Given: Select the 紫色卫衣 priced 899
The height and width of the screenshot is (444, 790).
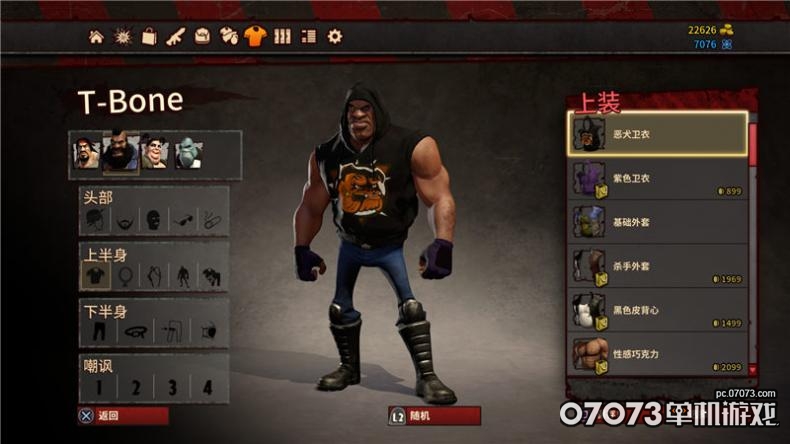Looking at the screenshot, I should [658, 178].
